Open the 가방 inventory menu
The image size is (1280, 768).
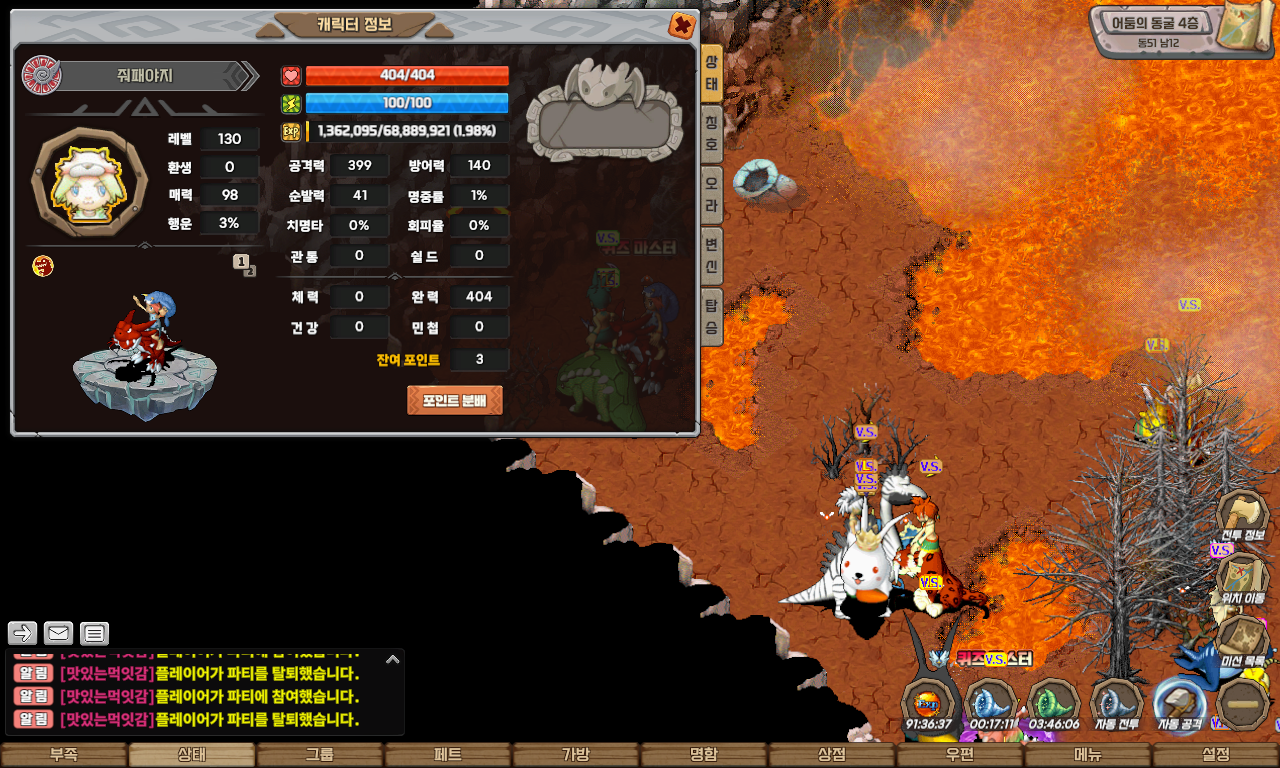point(576,755)
